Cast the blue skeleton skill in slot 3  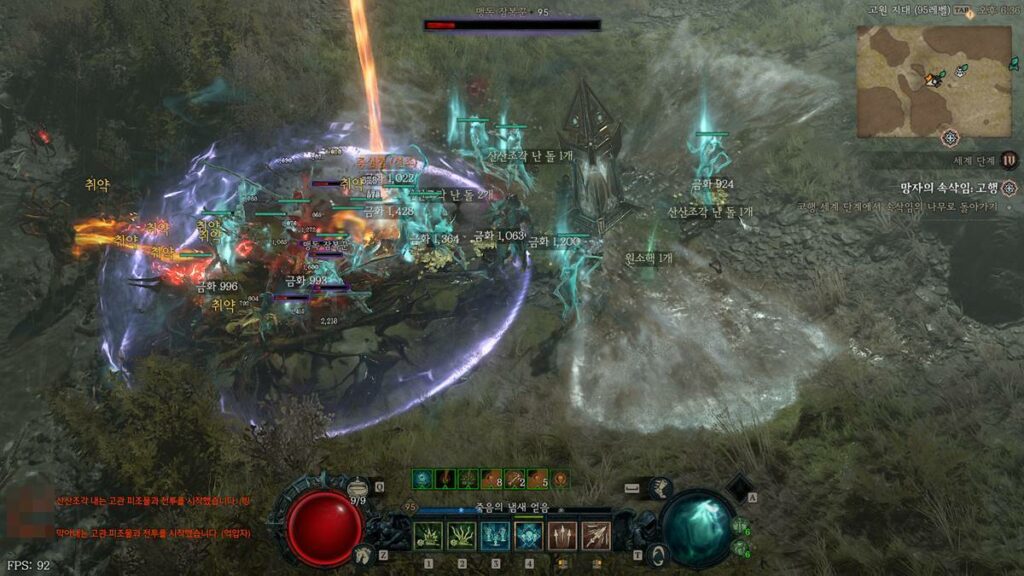pyautogui.click(x=495, y=536)
